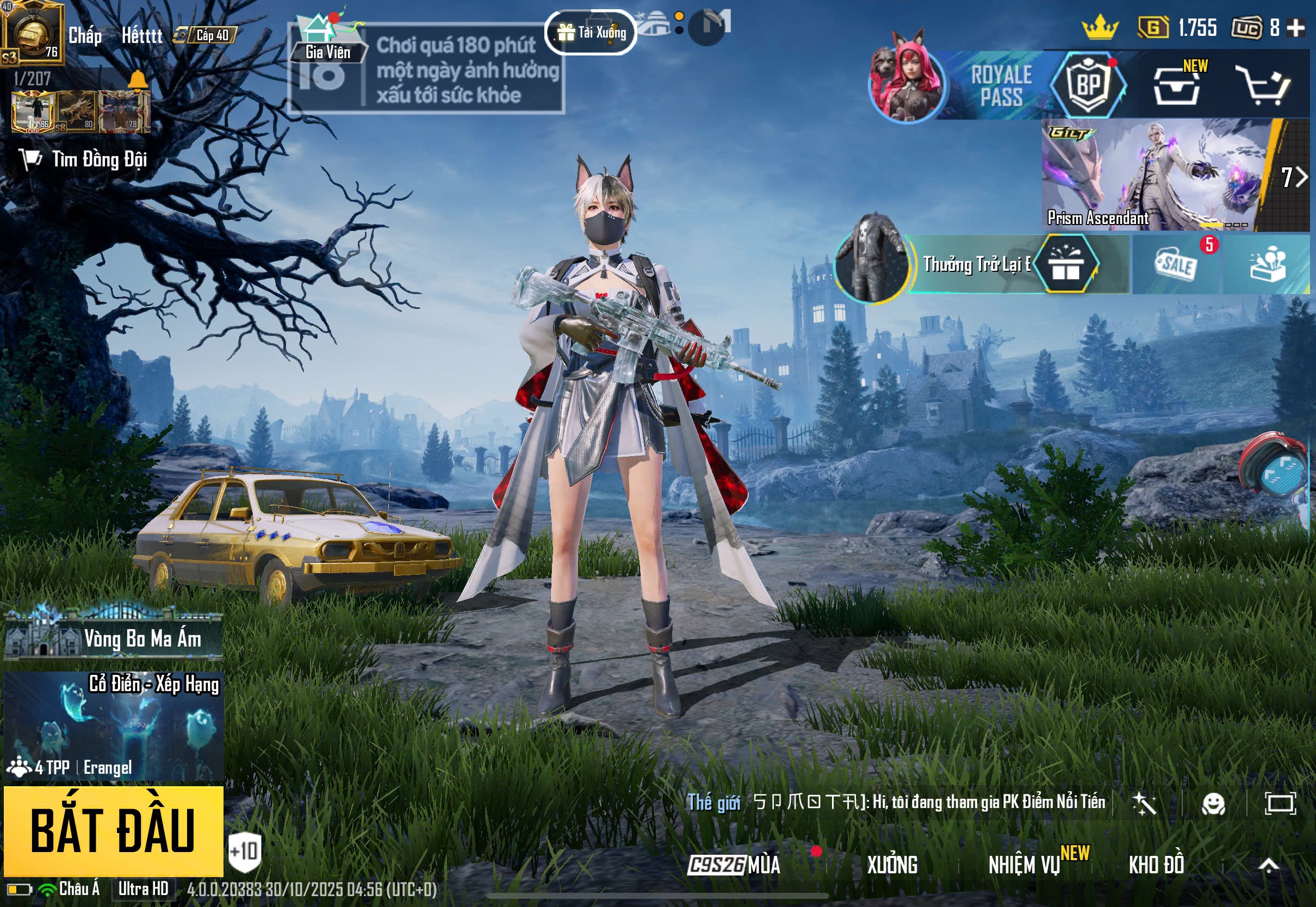
Task: Tap the Tải Xuống download button
Action: [591, 33]
